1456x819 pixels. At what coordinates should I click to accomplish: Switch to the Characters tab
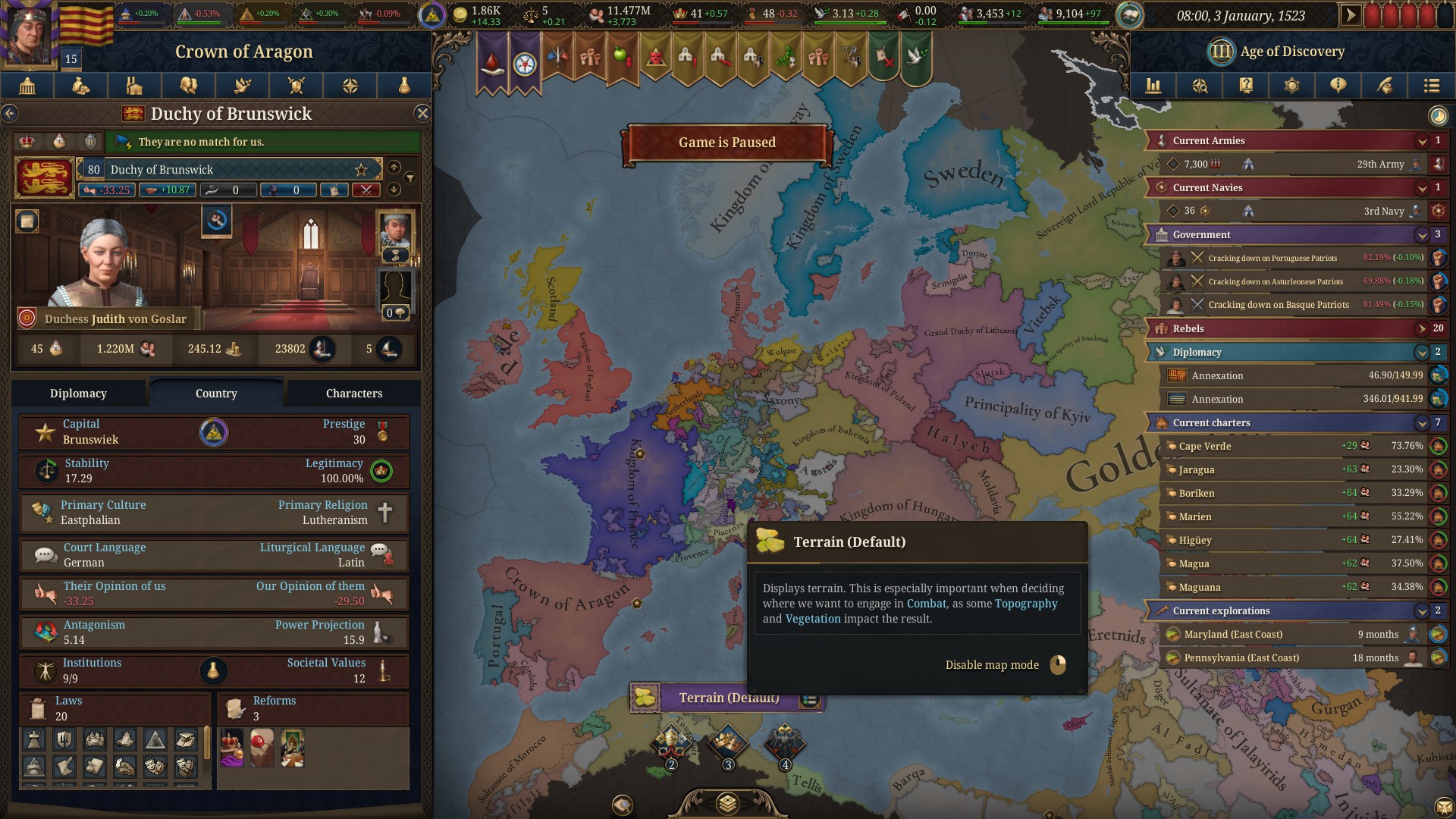click(x=353, y=393)
